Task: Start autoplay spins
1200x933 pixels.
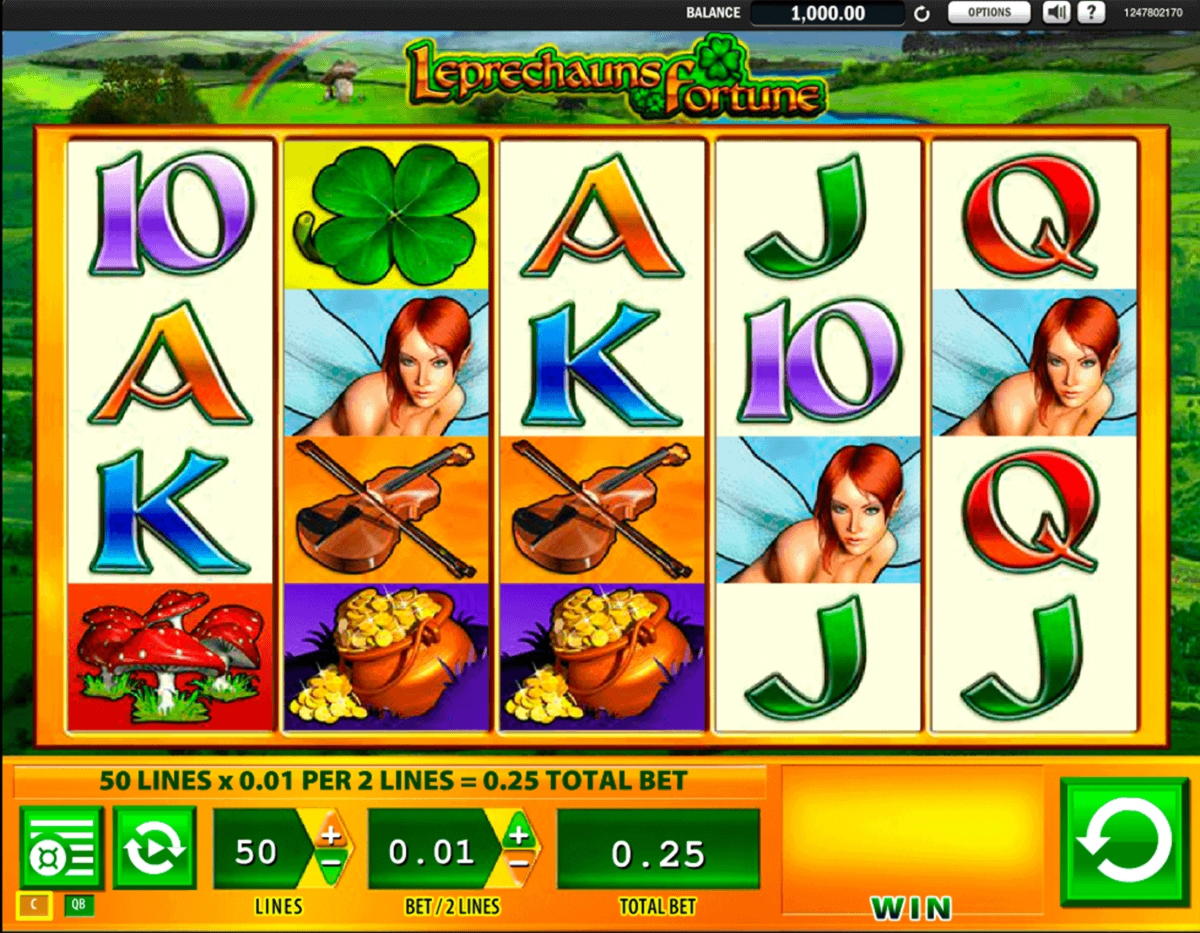Action: tap(154, 848)
